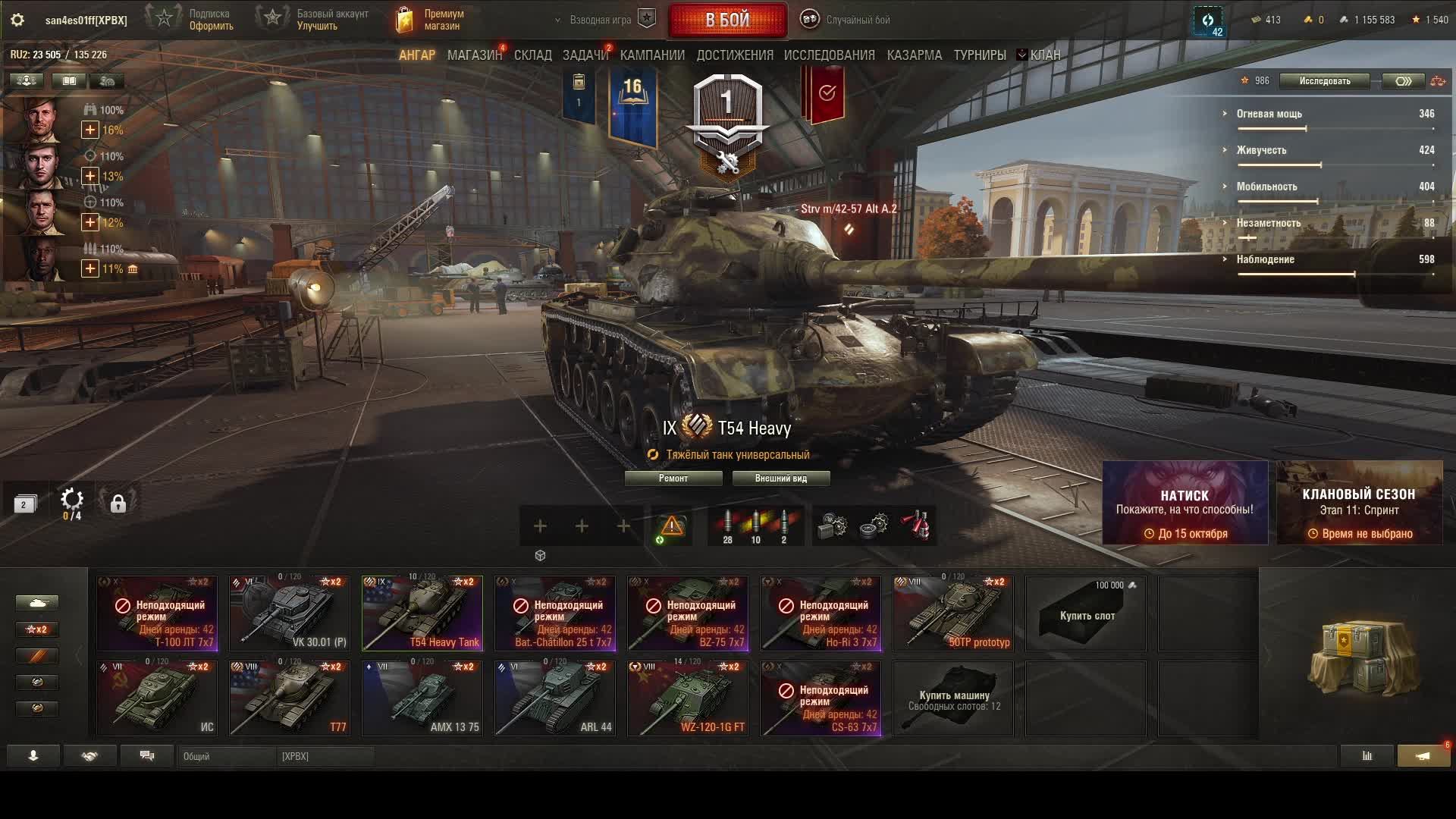Open the ИССЛЕДОВАНИЯ tab

pos(829,55)
